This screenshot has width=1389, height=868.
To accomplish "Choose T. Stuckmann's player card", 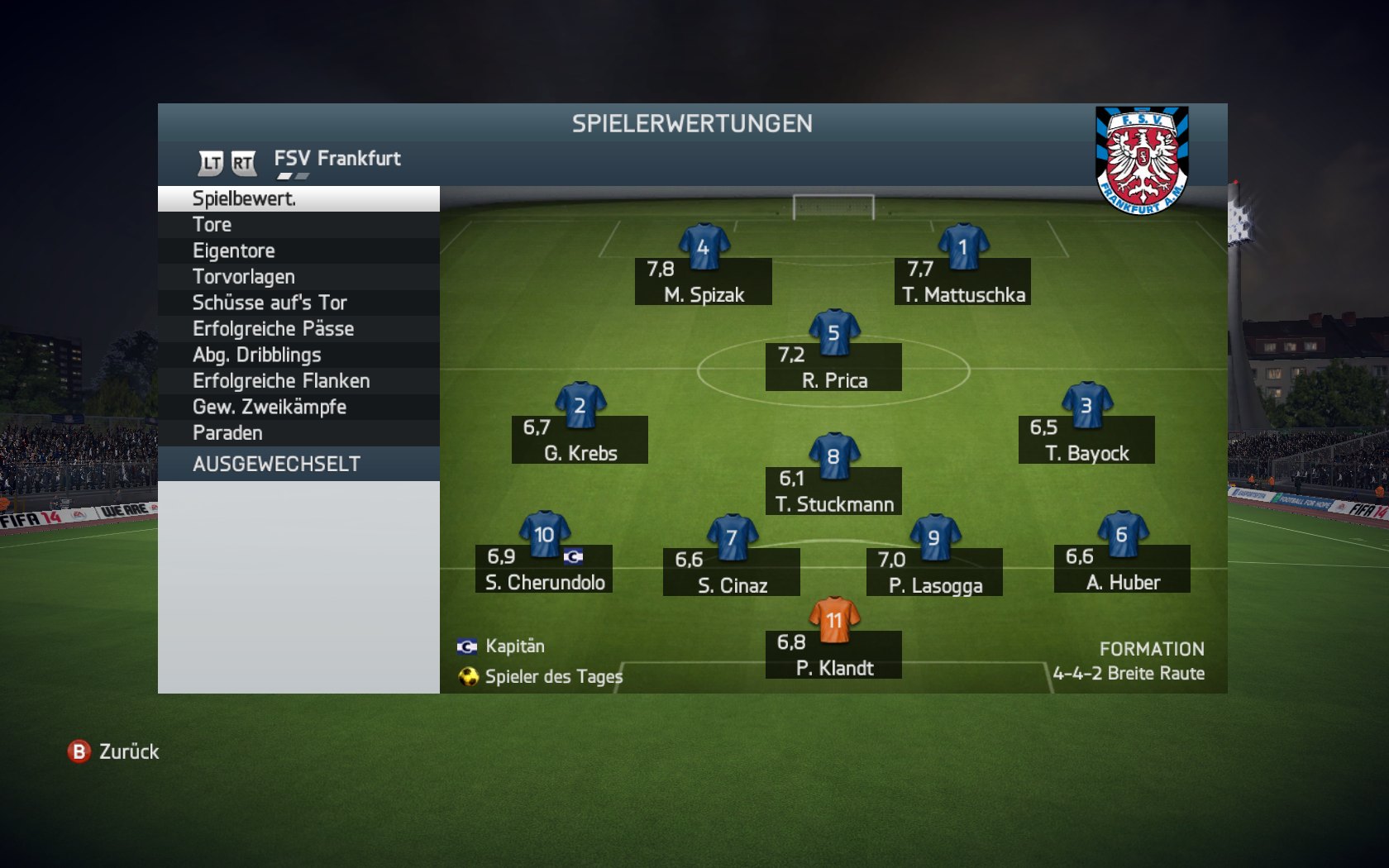I will click(833, 491).
